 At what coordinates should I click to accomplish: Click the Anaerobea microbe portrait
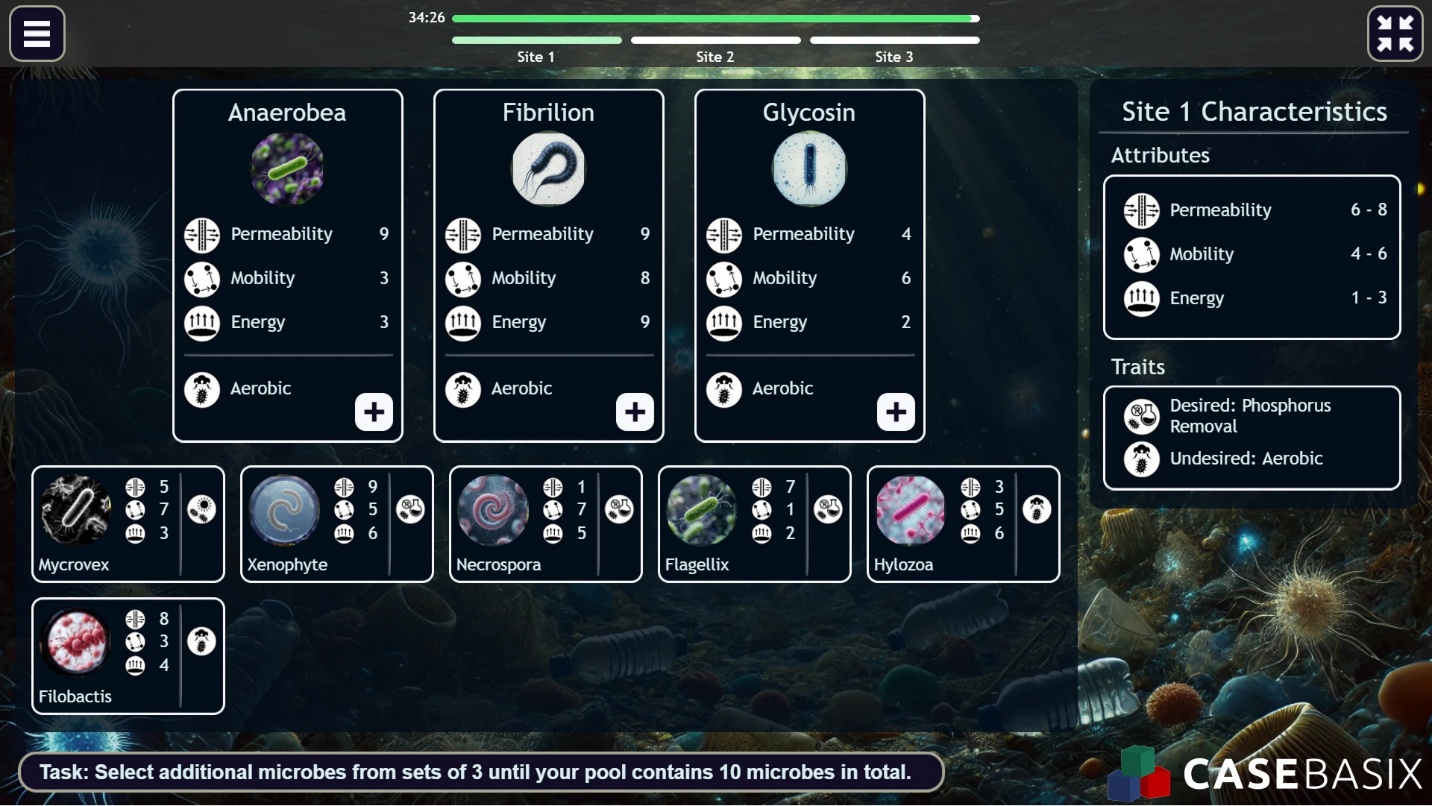[287, 169]
